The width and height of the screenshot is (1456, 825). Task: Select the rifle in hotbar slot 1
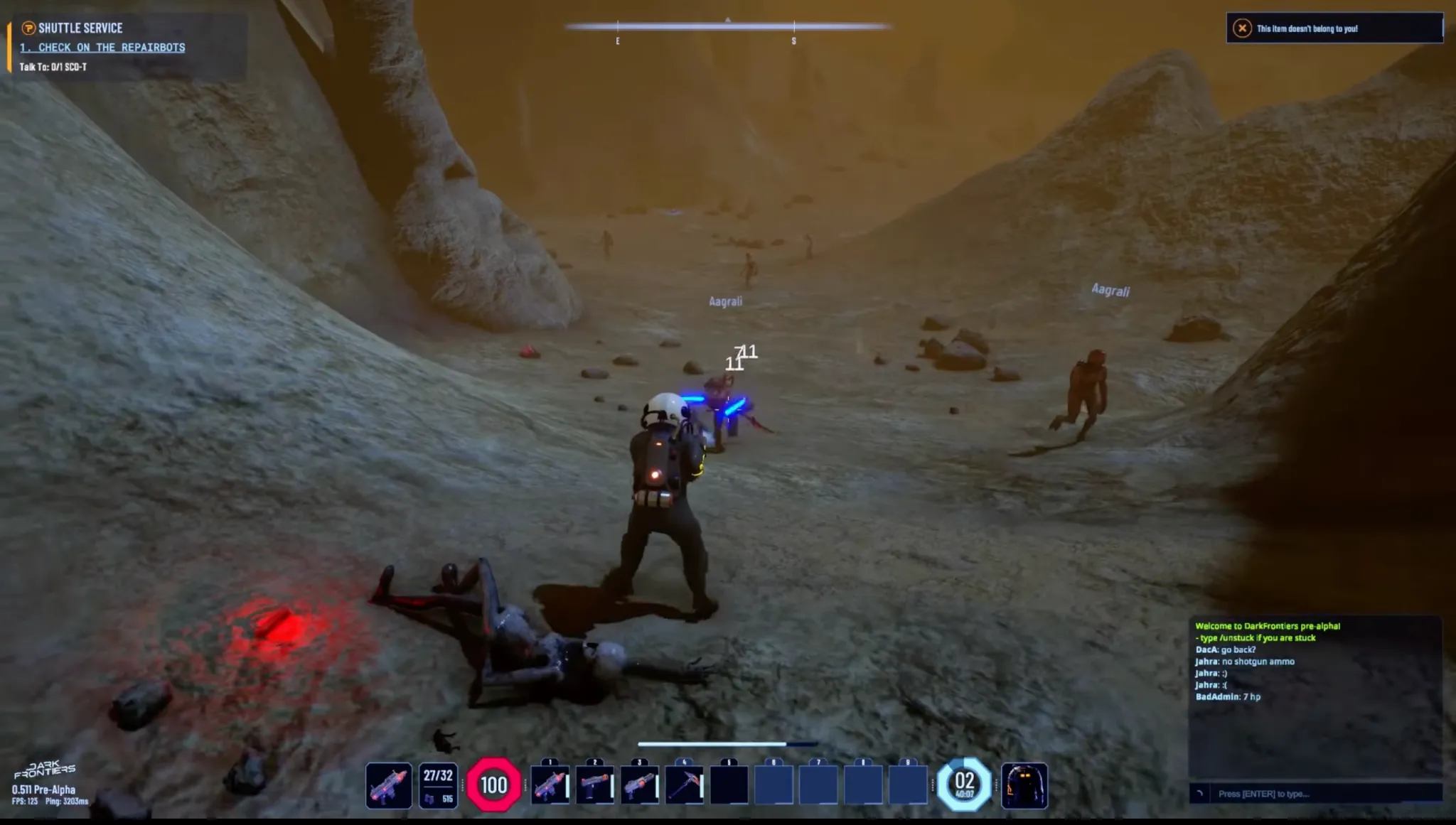point(551,784)
